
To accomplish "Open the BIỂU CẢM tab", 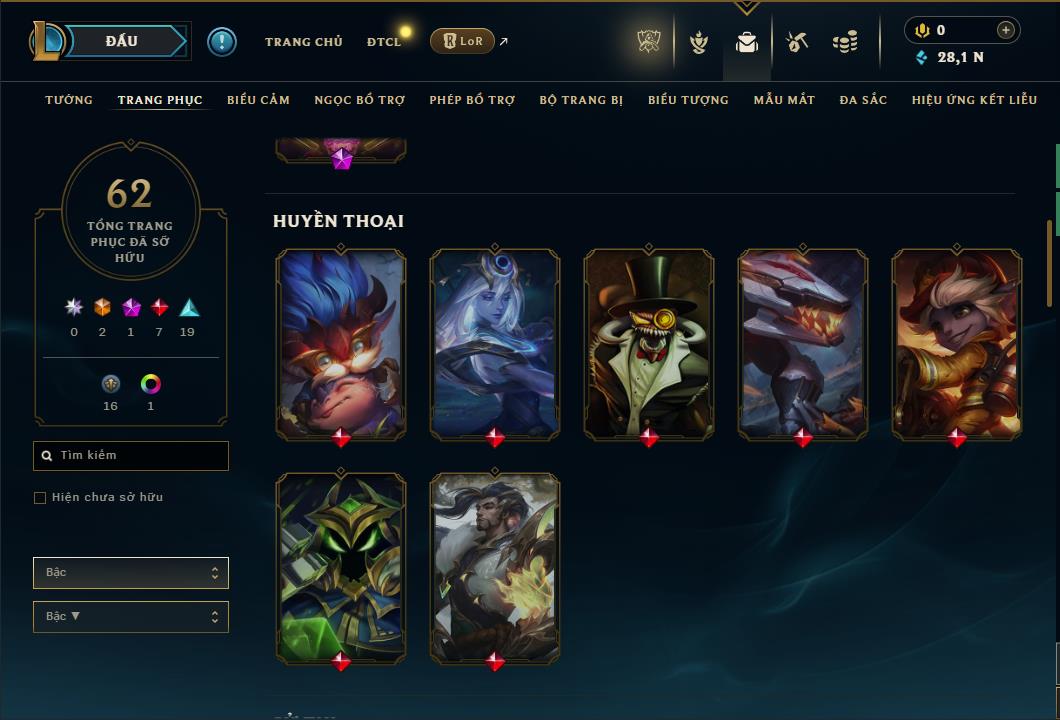I will click(258, 100).
